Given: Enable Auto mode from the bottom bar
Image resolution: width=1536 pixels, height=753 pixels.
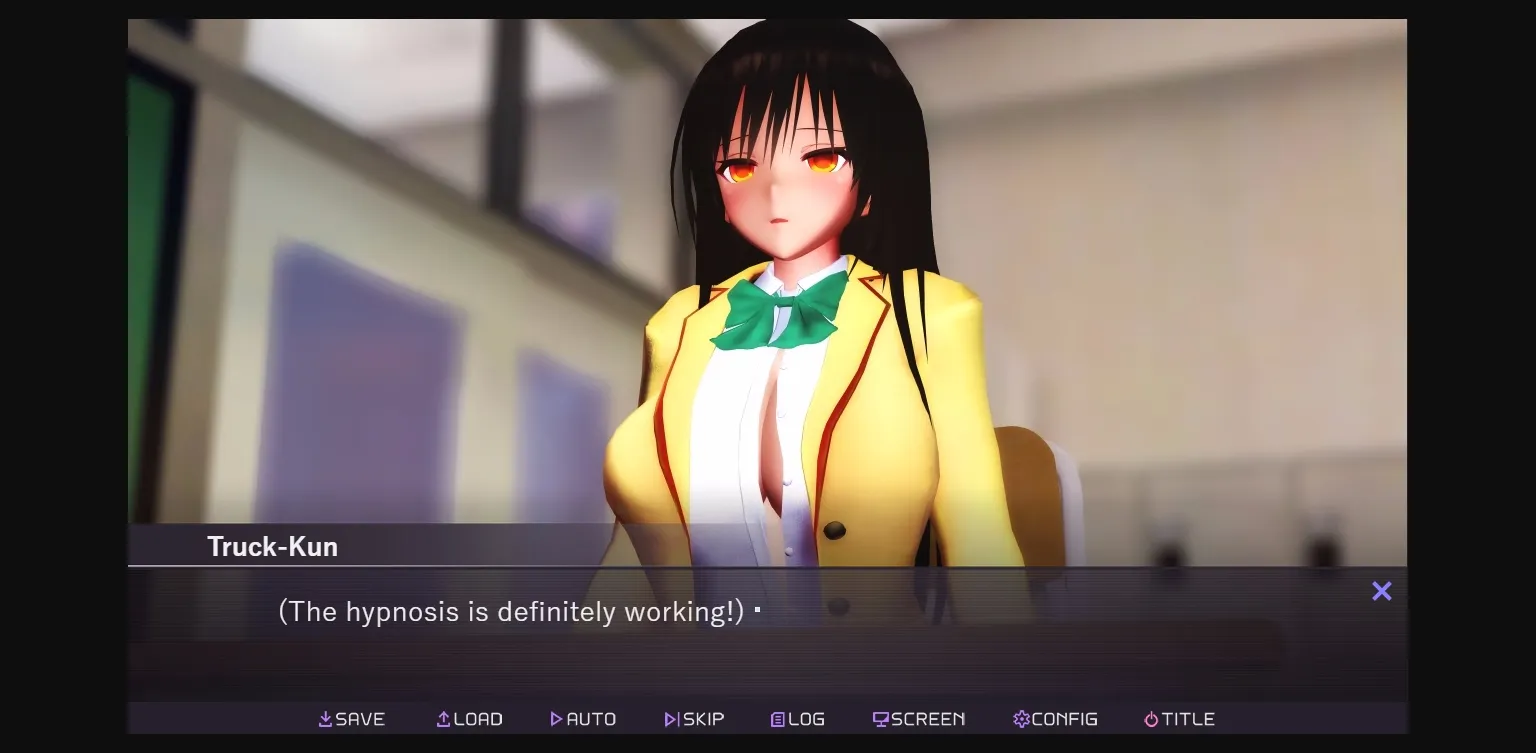Looking at the screenshot, I should (583, 718).
